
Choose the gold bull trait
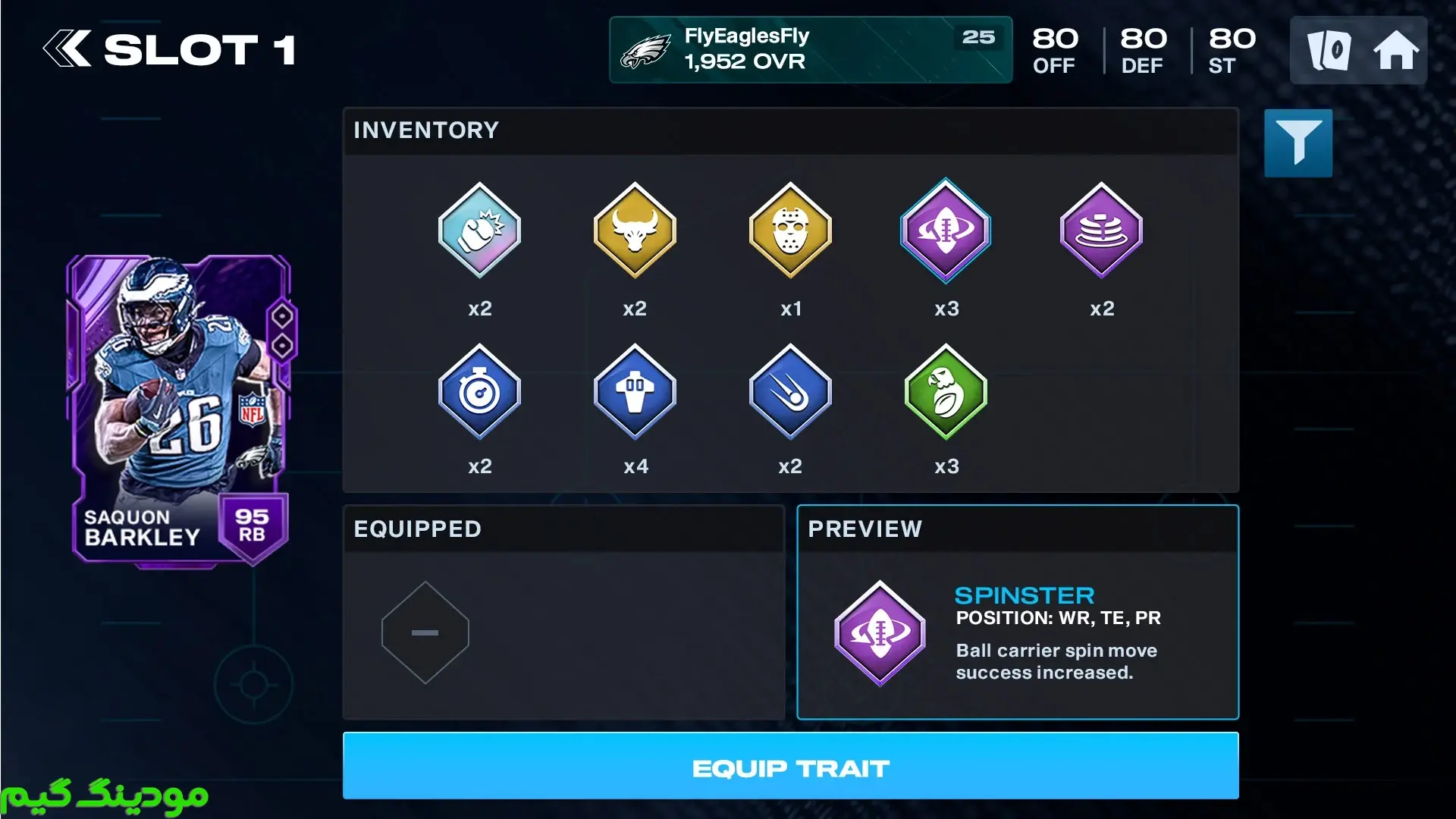(635, 231)
